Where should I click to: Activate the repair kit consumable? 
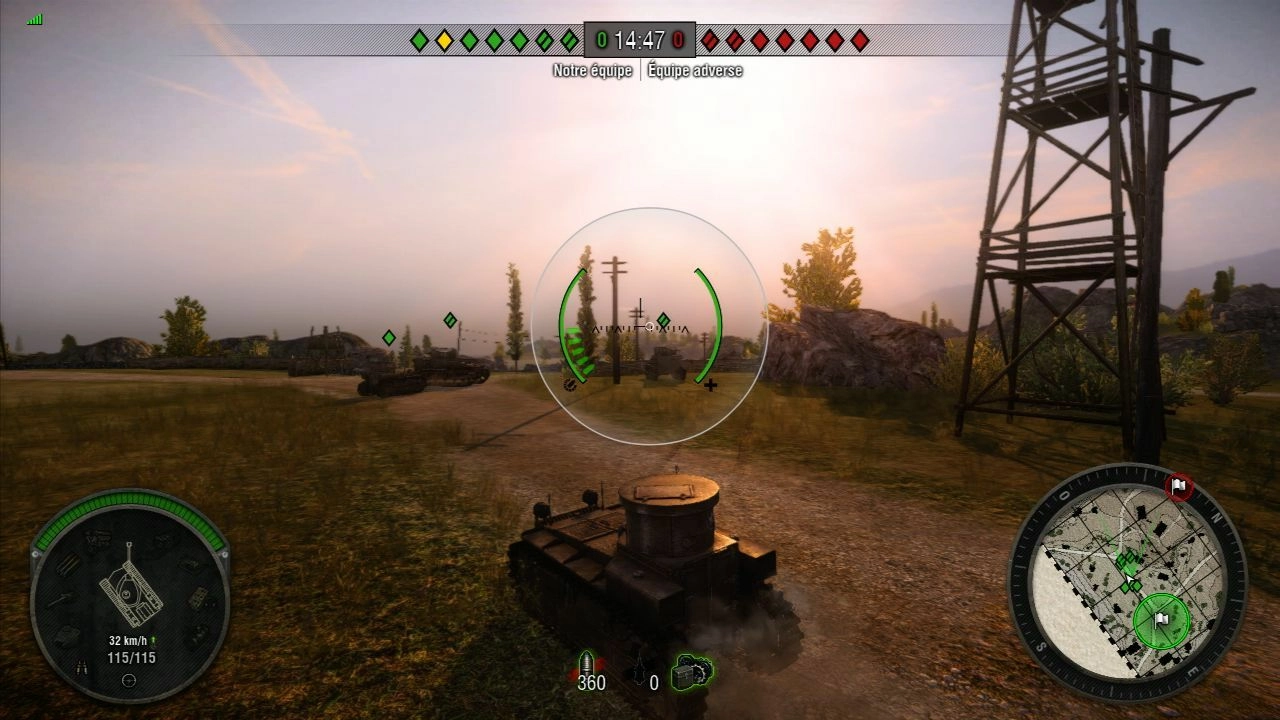pyautogui.click(x=691, y=671)
